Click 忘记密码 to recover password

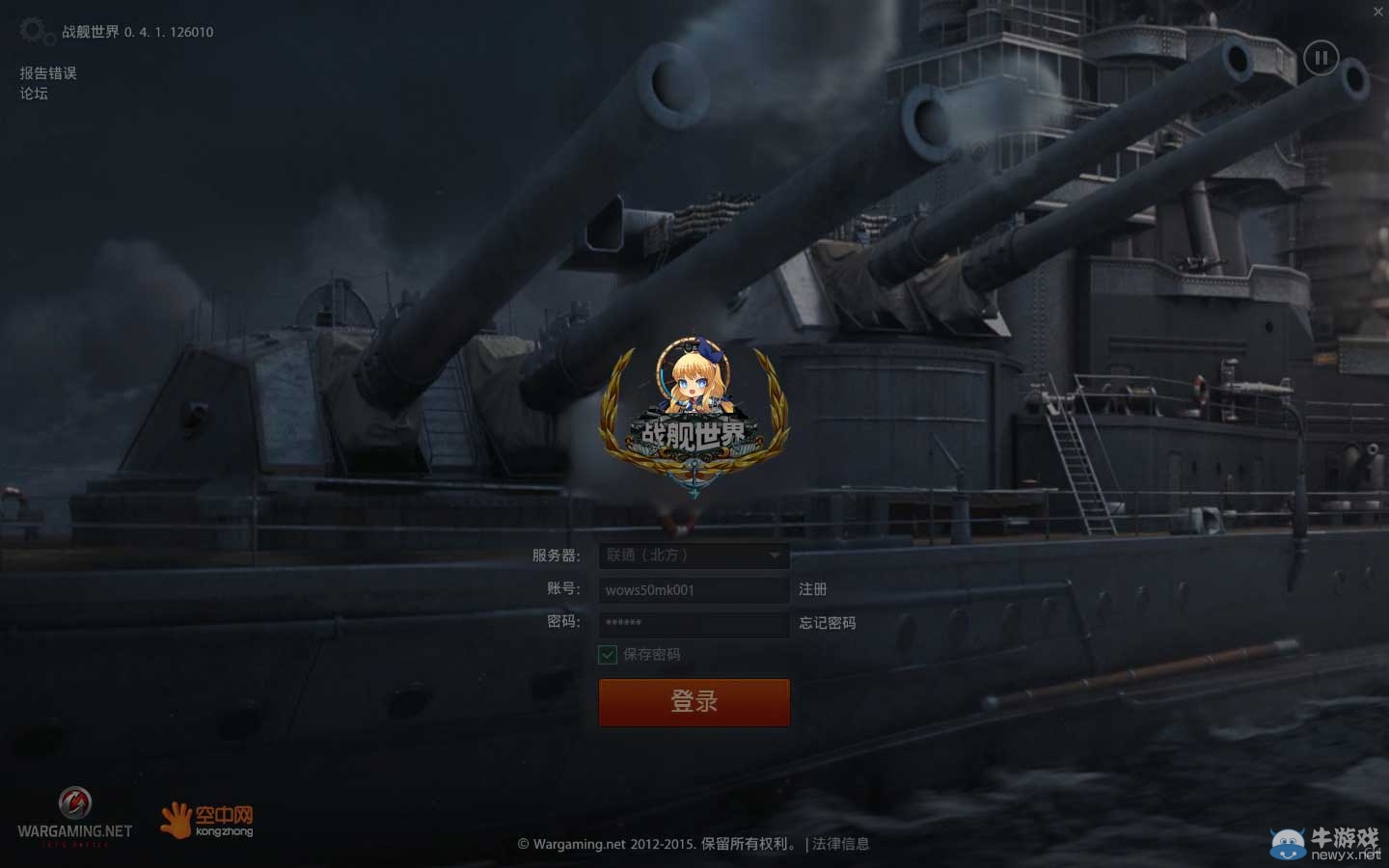point(827,623)
